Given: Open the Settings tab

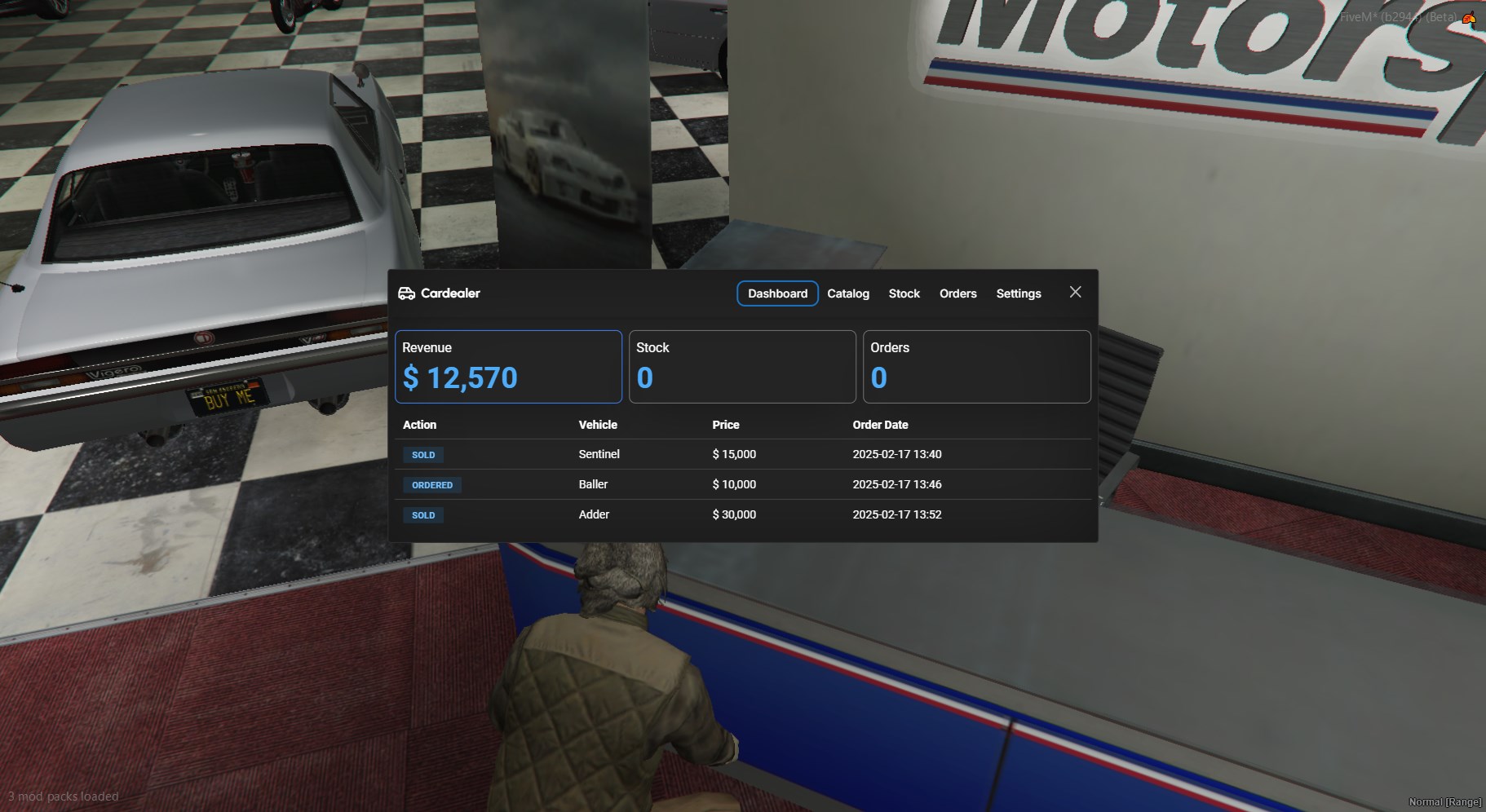Looking at the screenshot, I should (1018, 293).
